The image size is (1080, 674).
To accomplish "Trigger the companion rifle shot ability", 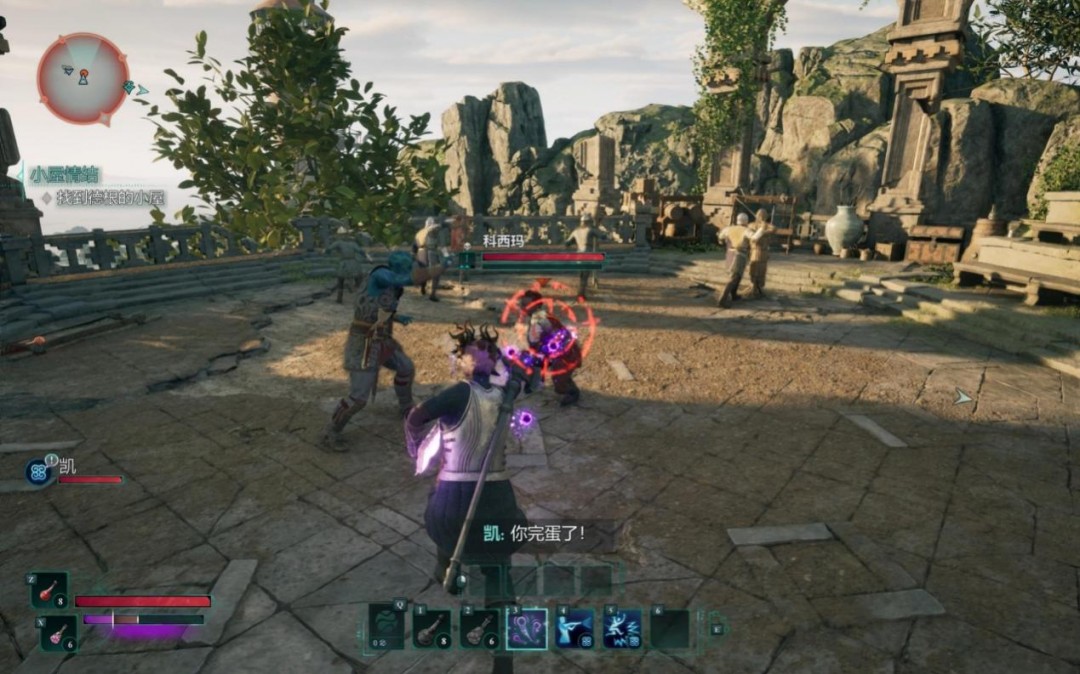I will pyautogui.click(x=574, y=629).
